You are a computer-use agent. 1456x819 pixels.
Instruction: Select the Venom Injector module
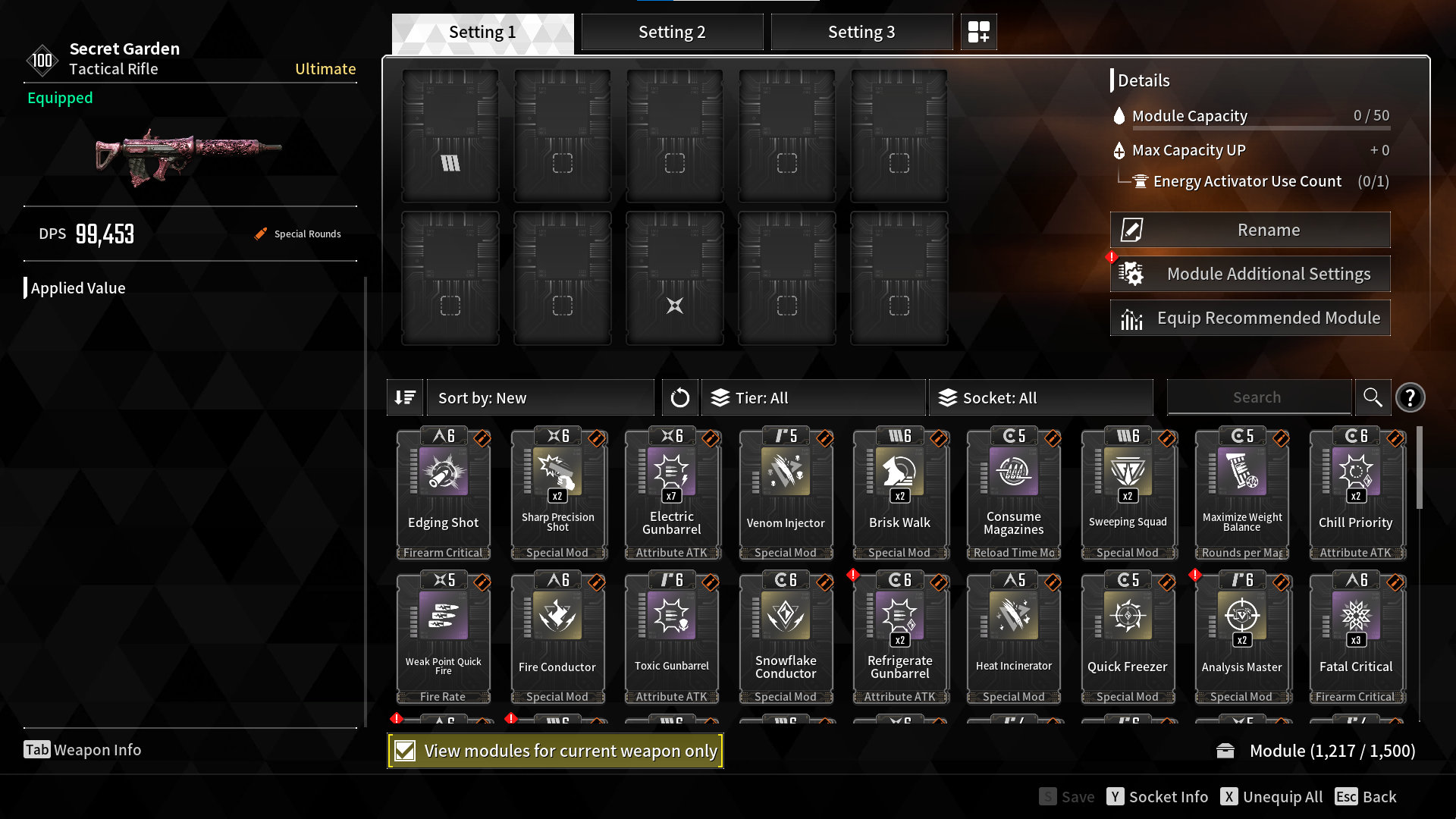coord(786,493)
